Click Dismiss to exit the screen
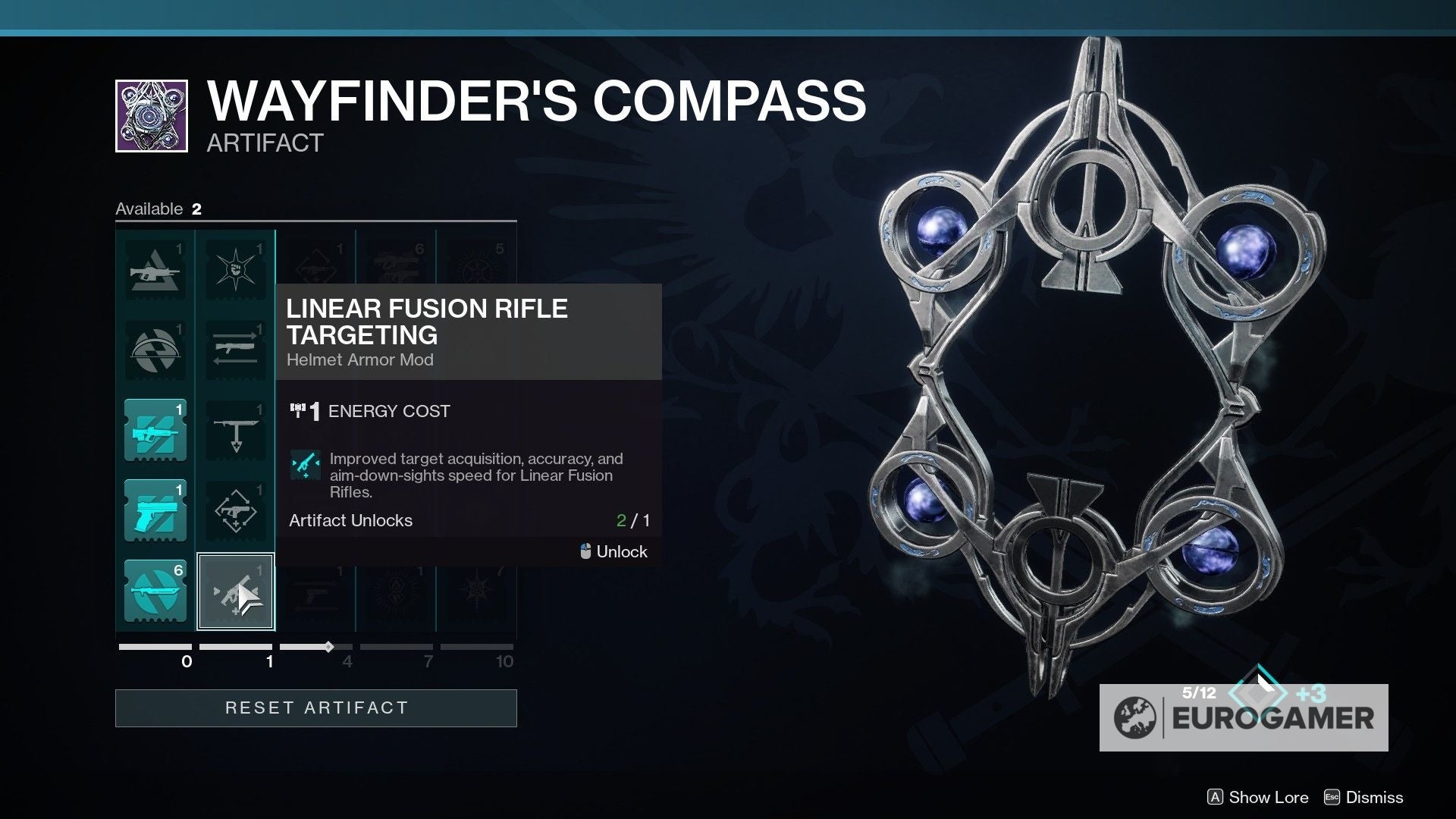Viewport: 1456px width, 819px height. tap(1373, 797)
